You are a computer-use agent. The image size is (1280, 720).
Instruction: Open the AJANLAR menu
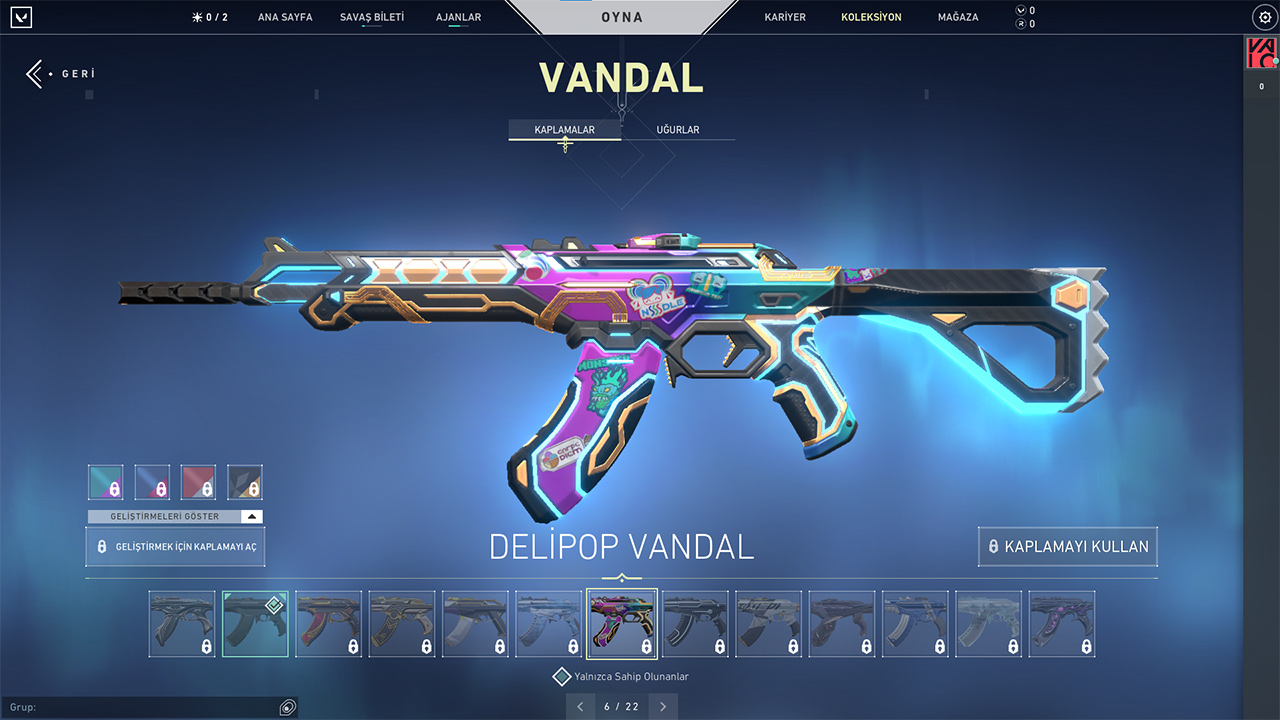point(459,17)
